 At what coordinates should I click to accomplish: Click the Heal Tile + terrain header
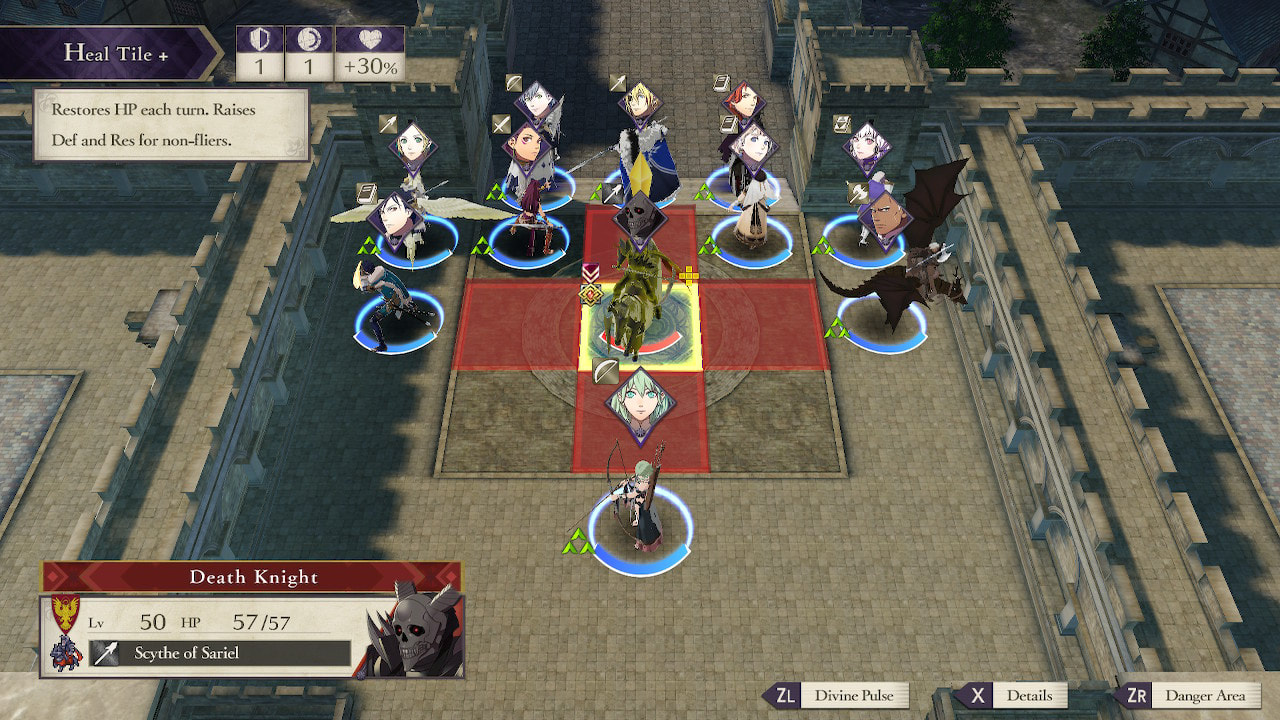pos(115,53)
